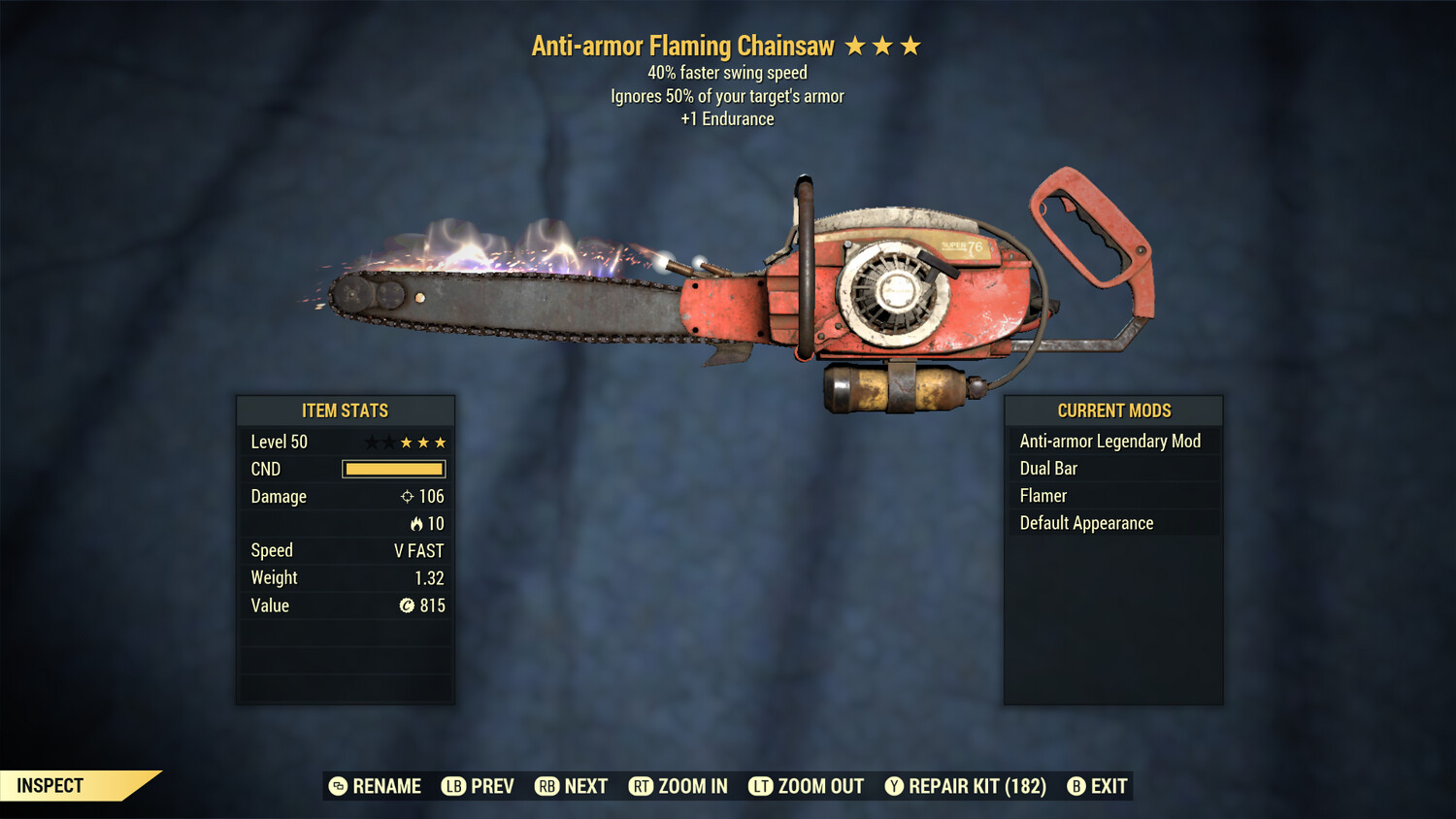Use a Repair Kit on the weapon

(966, 786)
